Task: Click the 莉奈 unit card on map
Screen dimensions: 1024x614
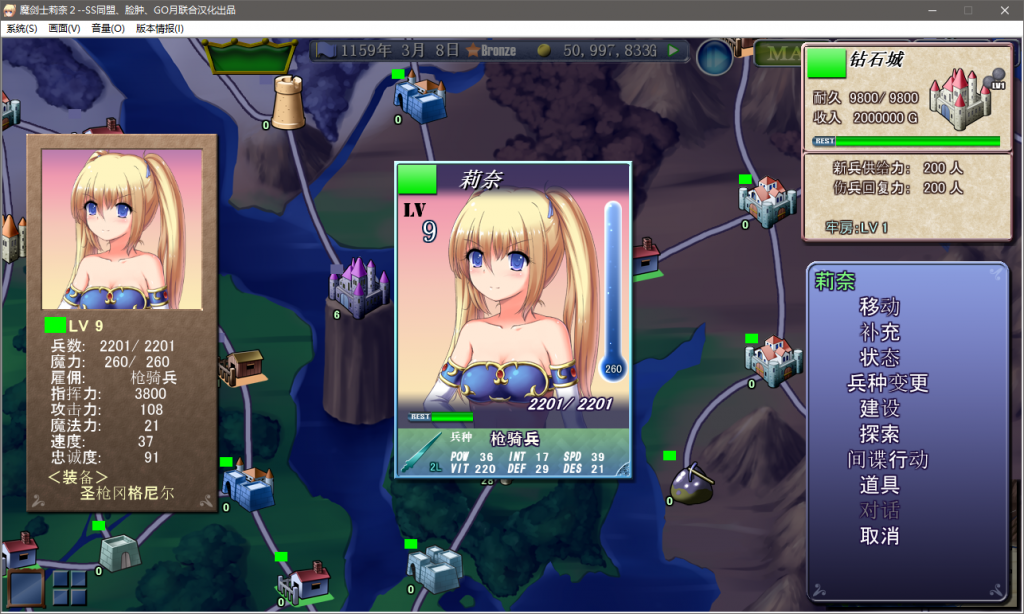Action: (513, 320)
